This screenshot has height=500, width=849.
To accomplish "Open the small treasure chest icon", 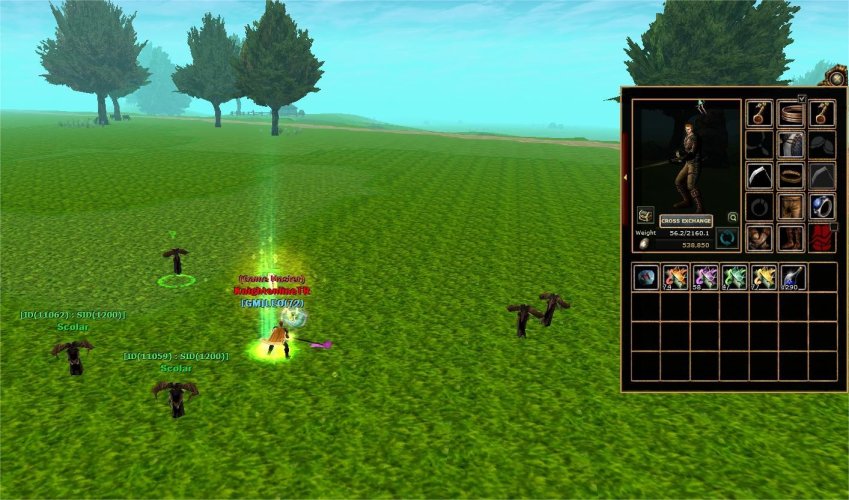I will point(645,215).
